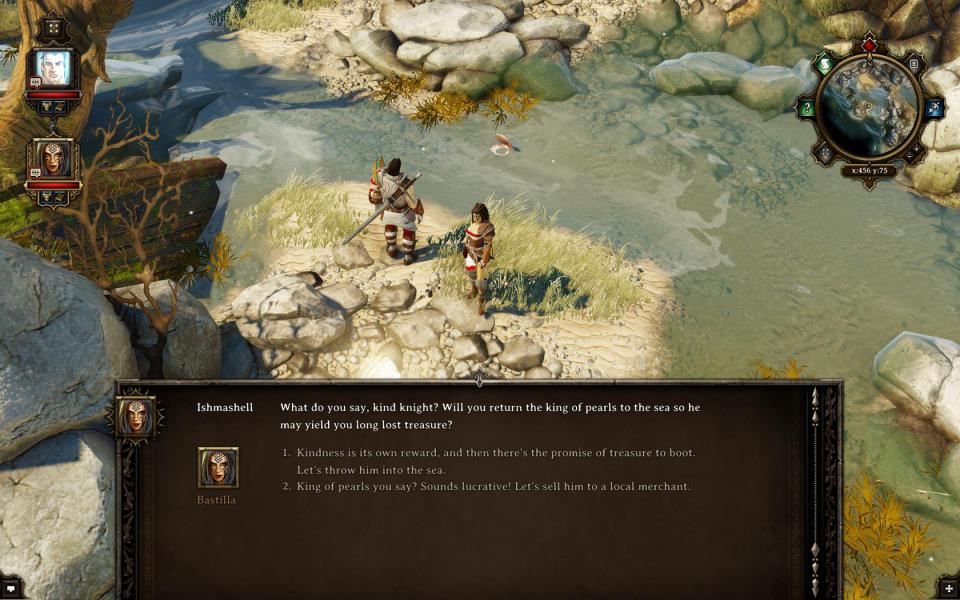Click the plus button in the bottom-right corner
This screenshot has height=600, width=960.
(946, 587)
